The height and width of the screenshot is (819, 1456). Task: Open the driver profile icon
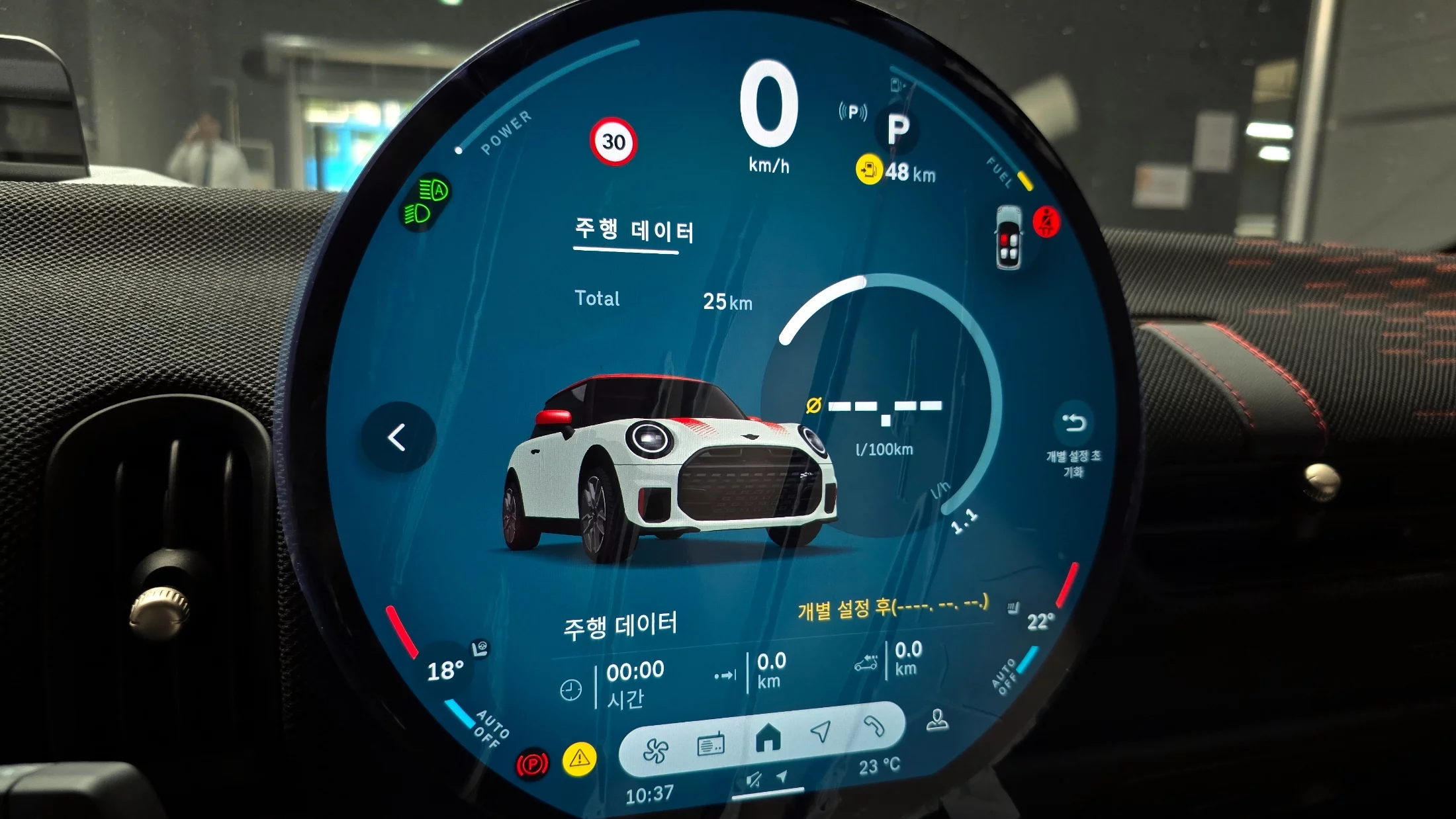coord(937,720)
